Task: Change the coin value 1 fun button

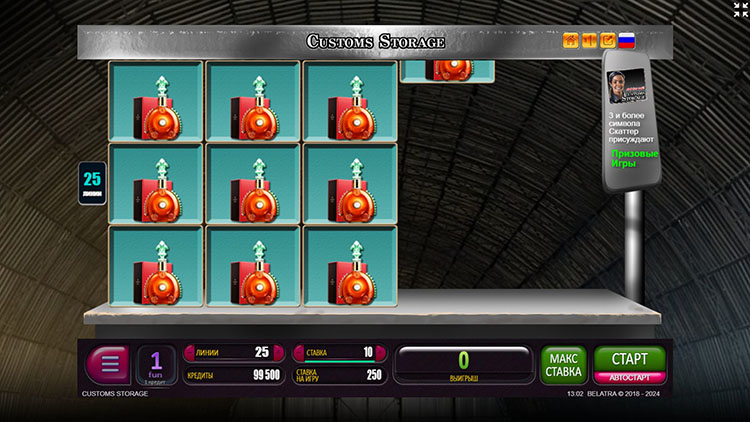Action: (x=156, y=364)
